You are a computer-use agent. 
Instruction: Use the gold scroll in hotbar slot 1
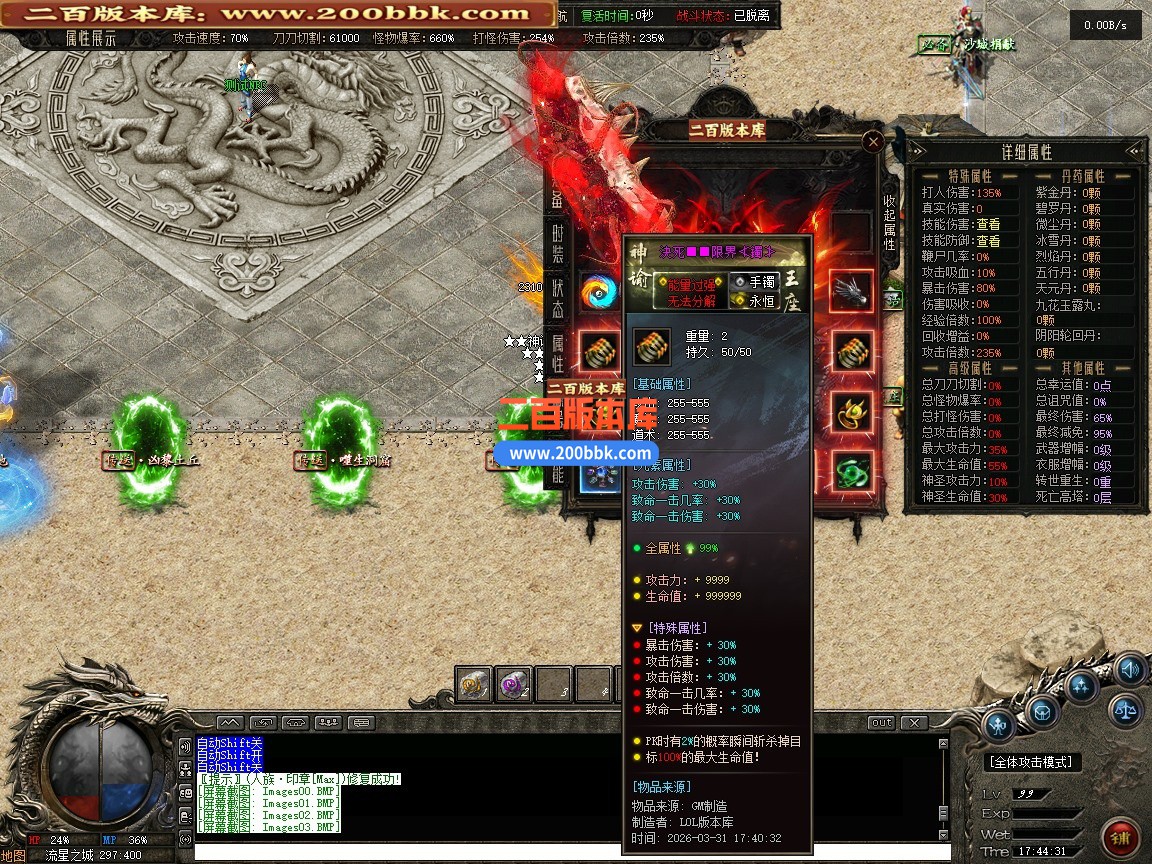[473, 684]
